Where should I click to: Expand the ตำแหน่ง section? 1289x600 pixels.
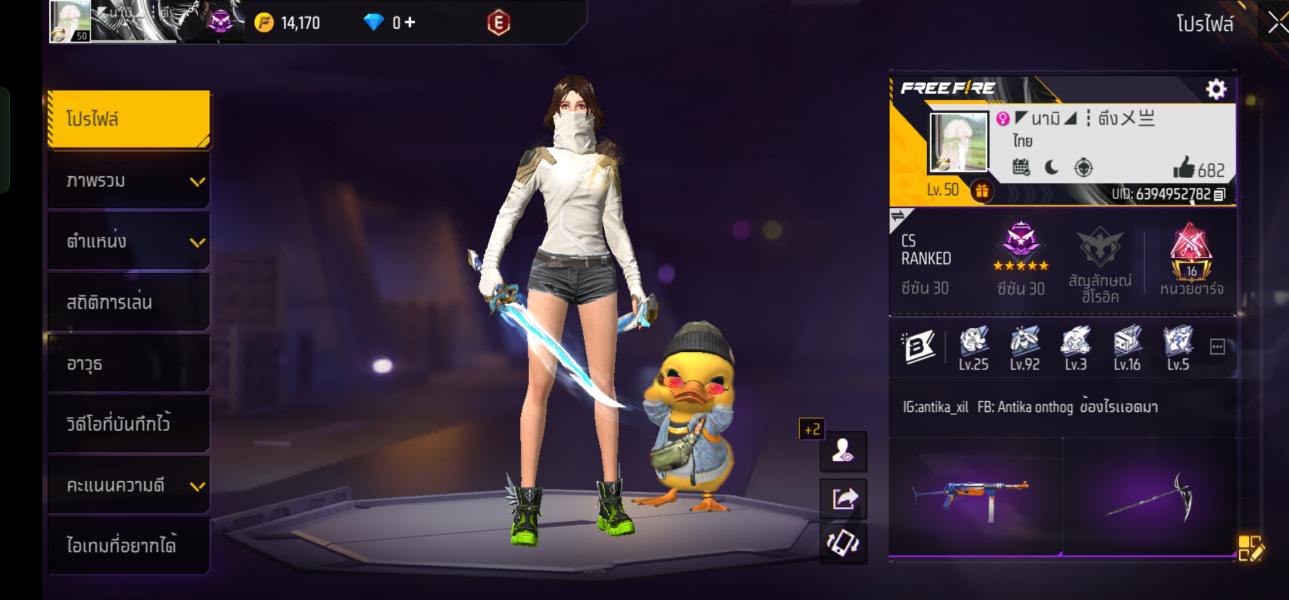[x=128, y=242]
